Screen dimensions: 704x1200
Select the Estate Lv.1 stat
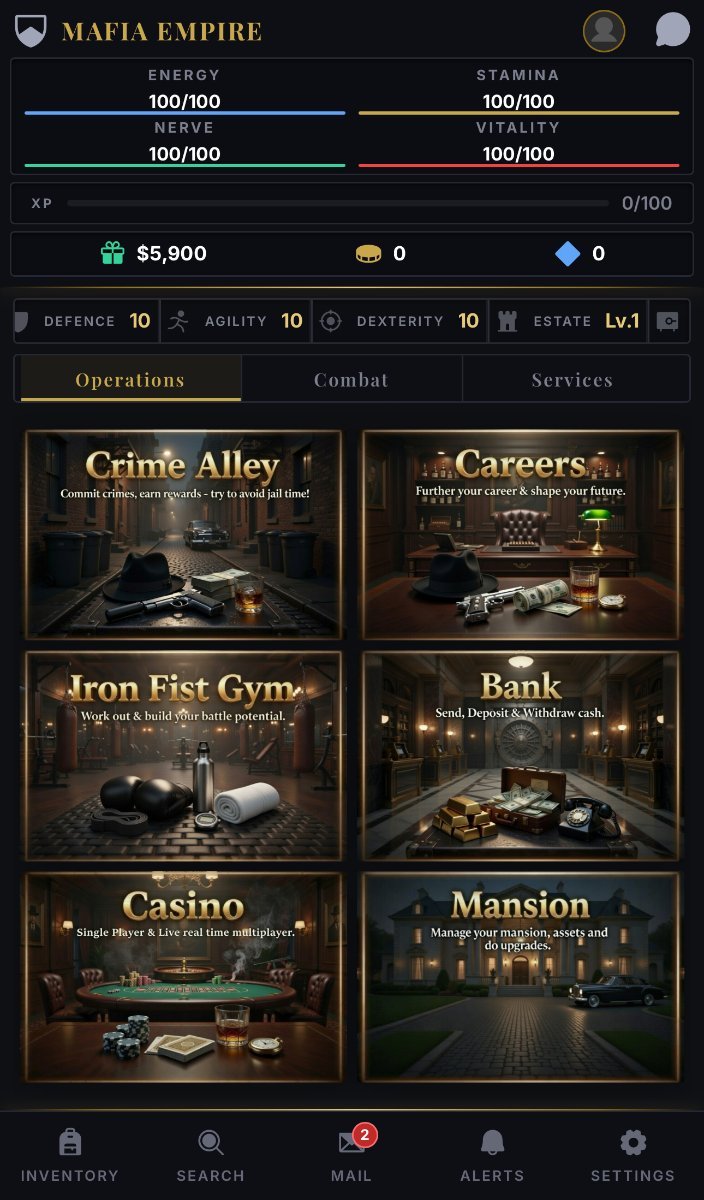click(568, 321)
